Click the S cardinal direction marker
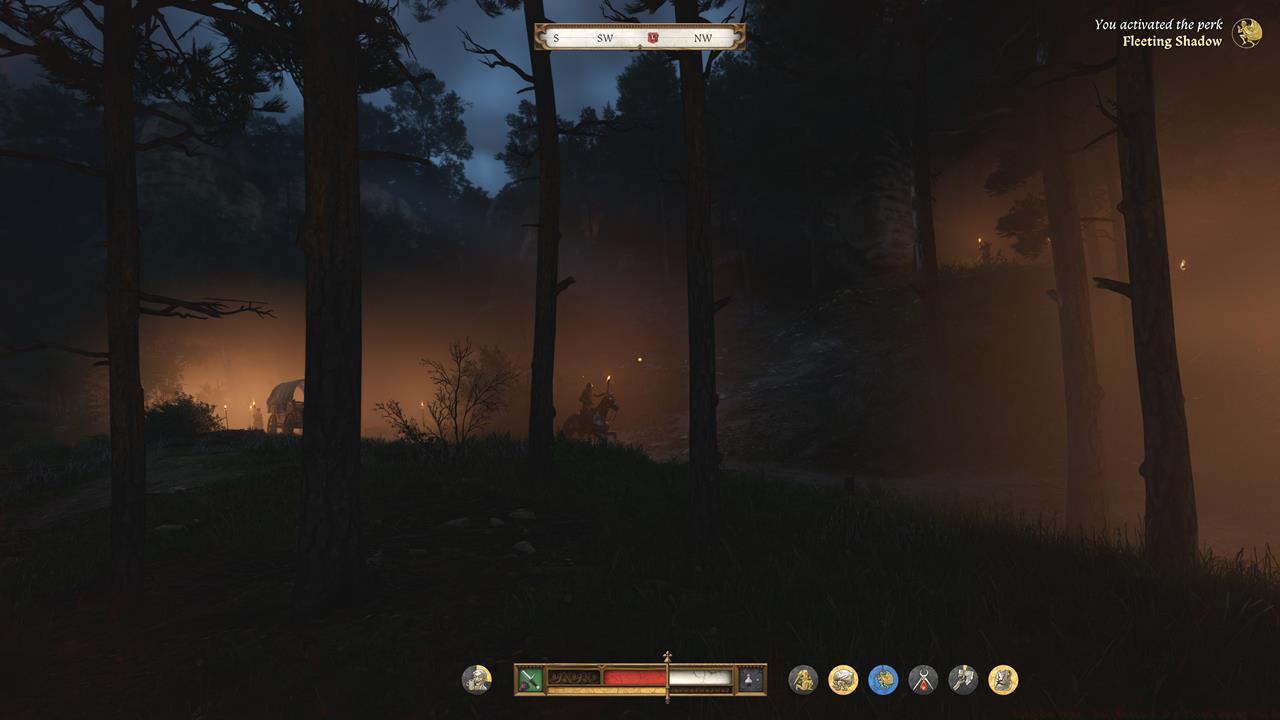This screenshot has width=1280, height=720. click(556, 37)
